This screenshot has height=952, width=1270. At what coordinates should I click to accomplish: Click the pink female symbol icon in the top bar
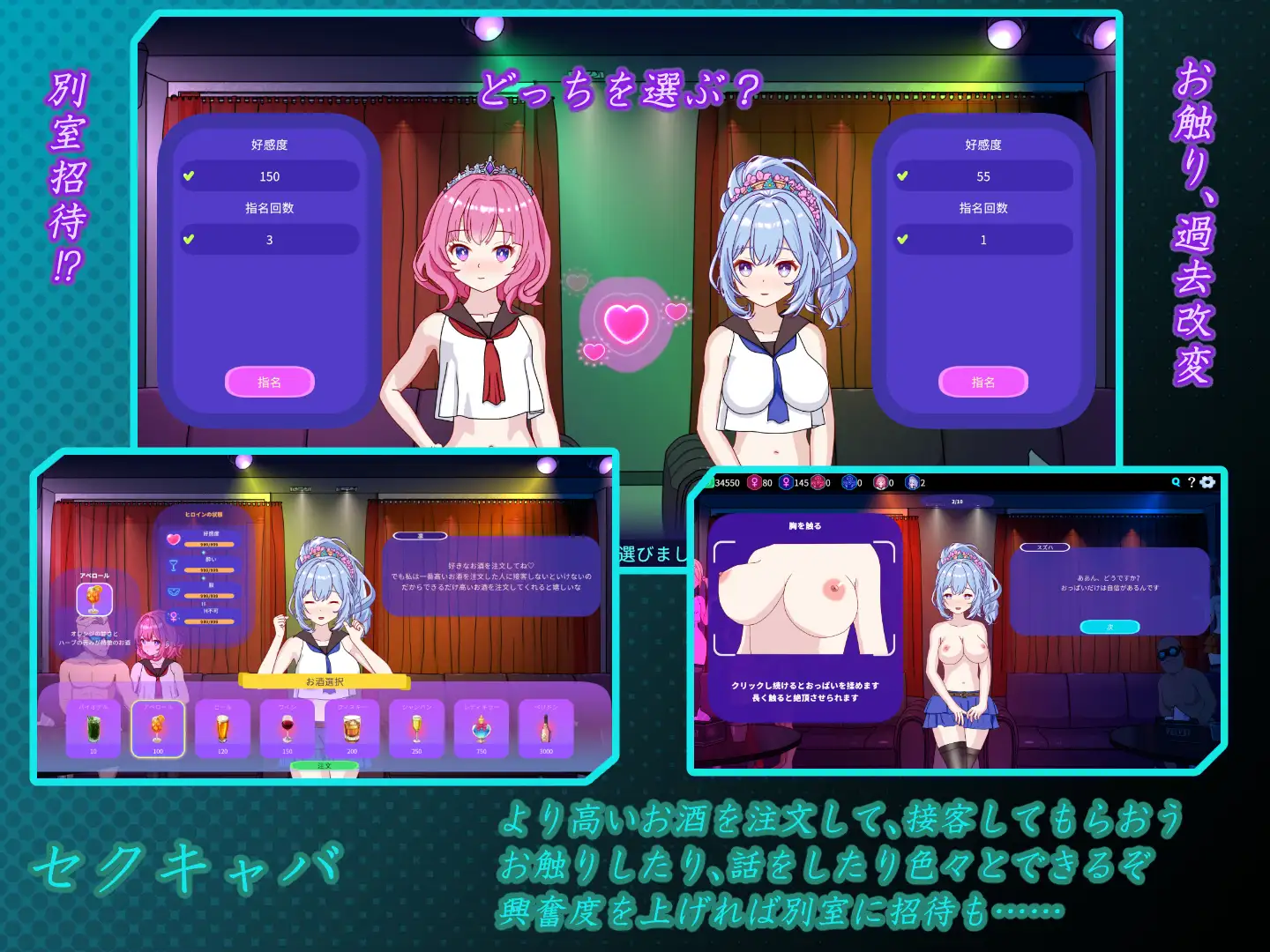click(754, 480)
